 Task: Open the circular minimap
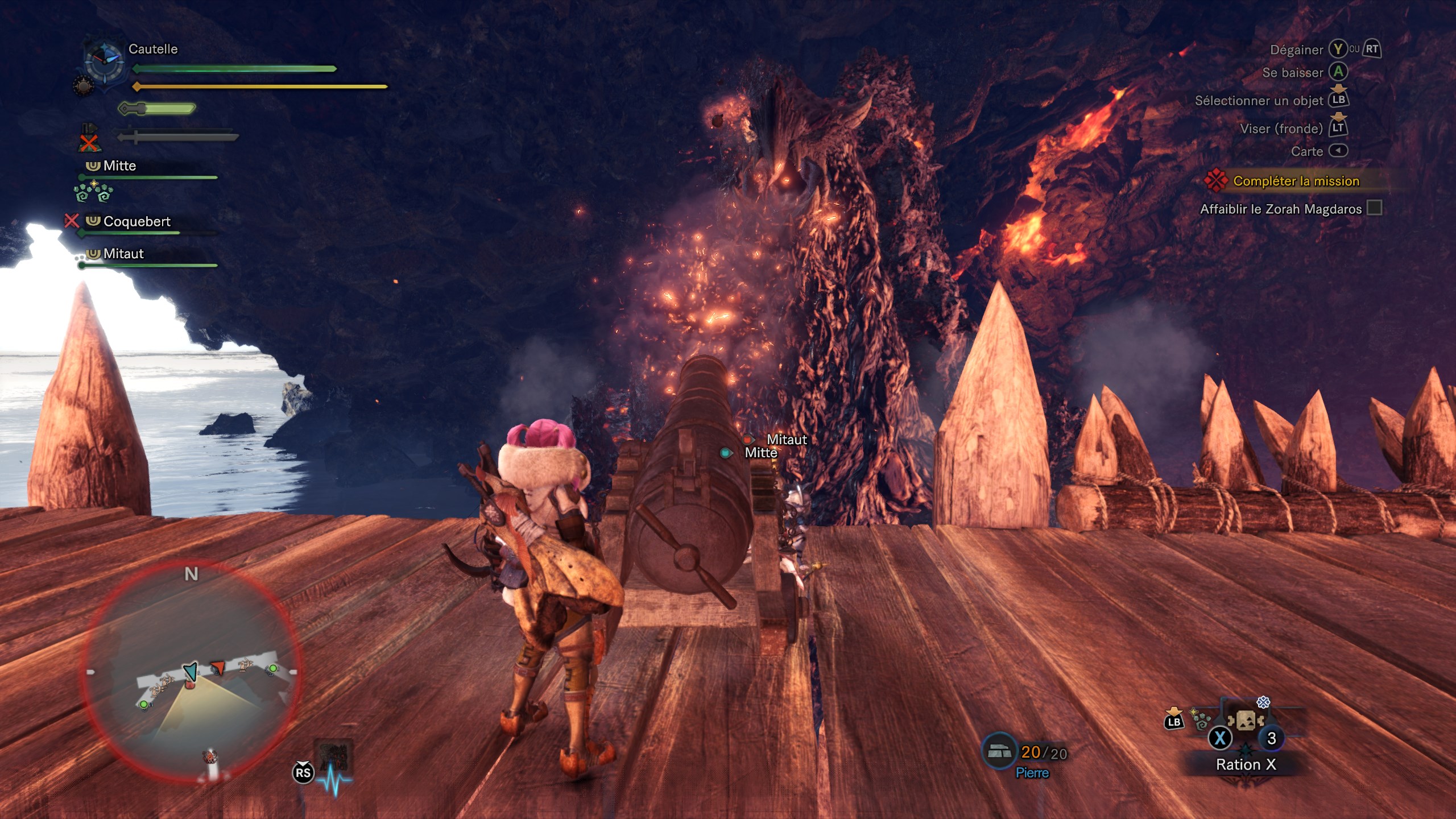tap(191, 671)
